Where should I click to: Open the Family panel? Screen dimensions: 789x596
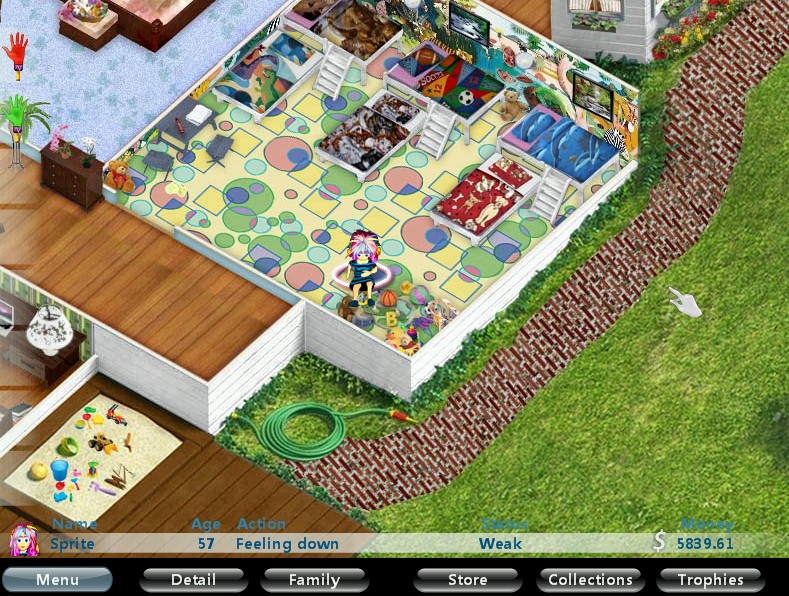coord(314,580)
